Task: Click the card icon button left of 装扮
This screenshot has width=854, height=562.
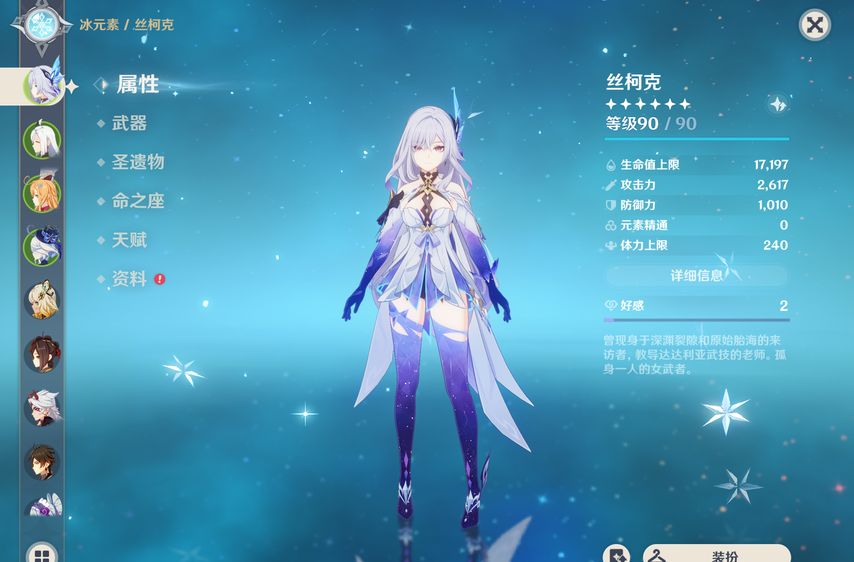Action: (617, 554)
